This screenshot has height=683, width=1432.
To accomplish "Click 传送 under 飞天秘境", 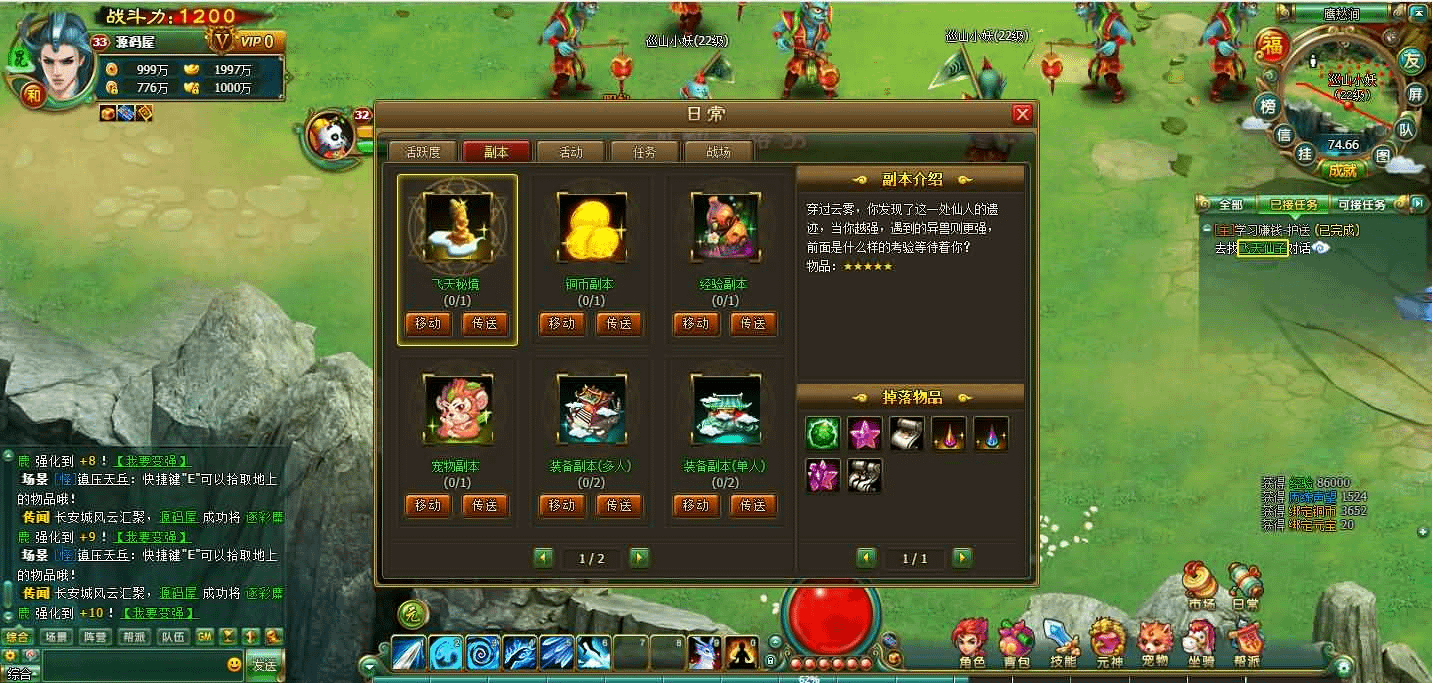I will point(485,324).
